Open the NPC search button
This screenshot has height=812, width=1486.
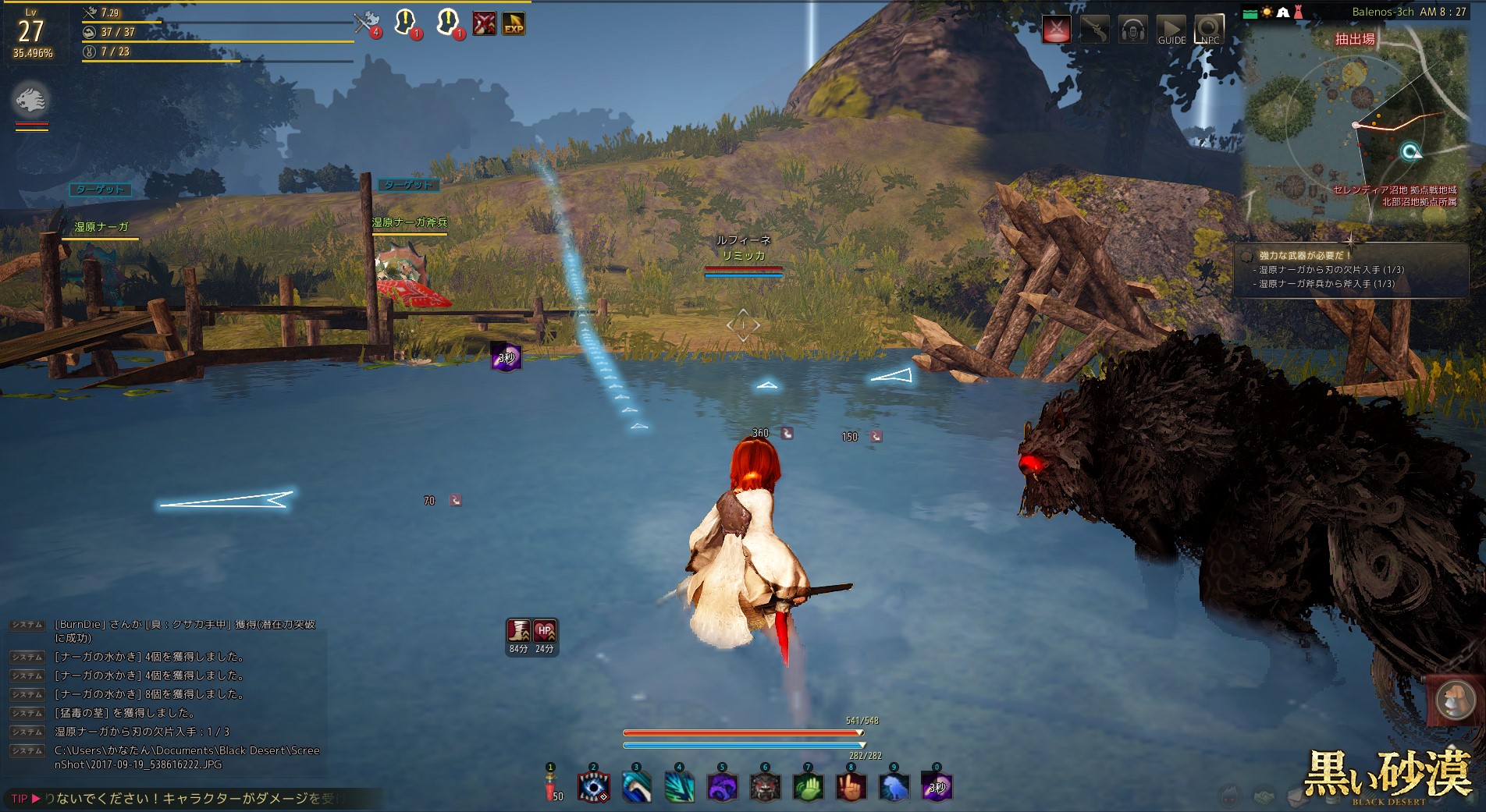tap(1209, 30)
